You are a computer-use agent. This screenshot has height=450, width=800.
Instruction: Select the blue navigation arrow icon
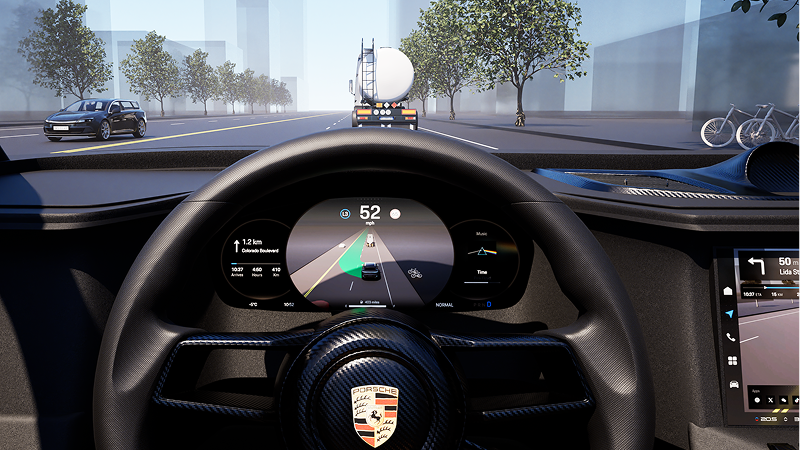(x=729, y=314)
